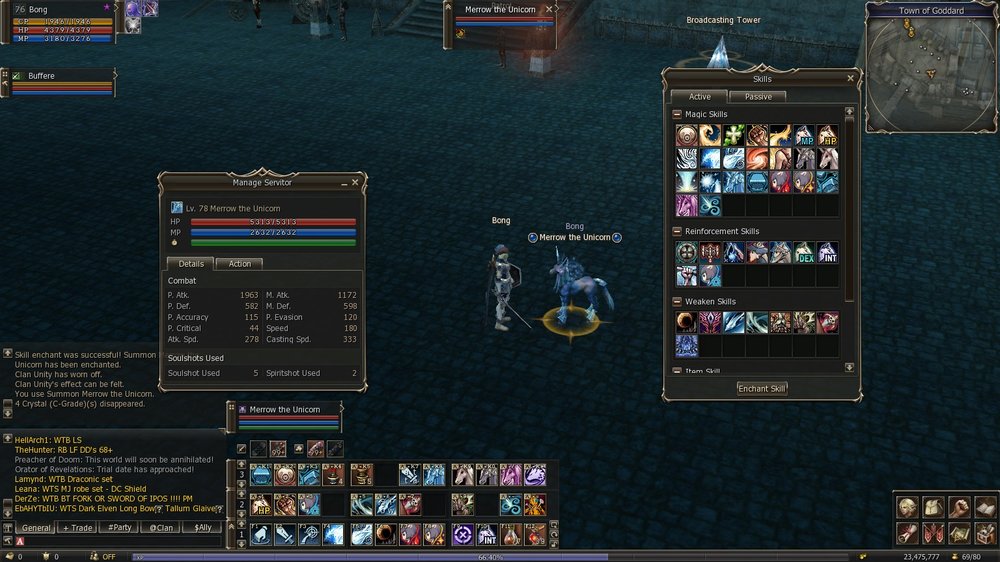Click the Enchant Skill button
This screenshot has height=562, width=1000.
(762, 388)
